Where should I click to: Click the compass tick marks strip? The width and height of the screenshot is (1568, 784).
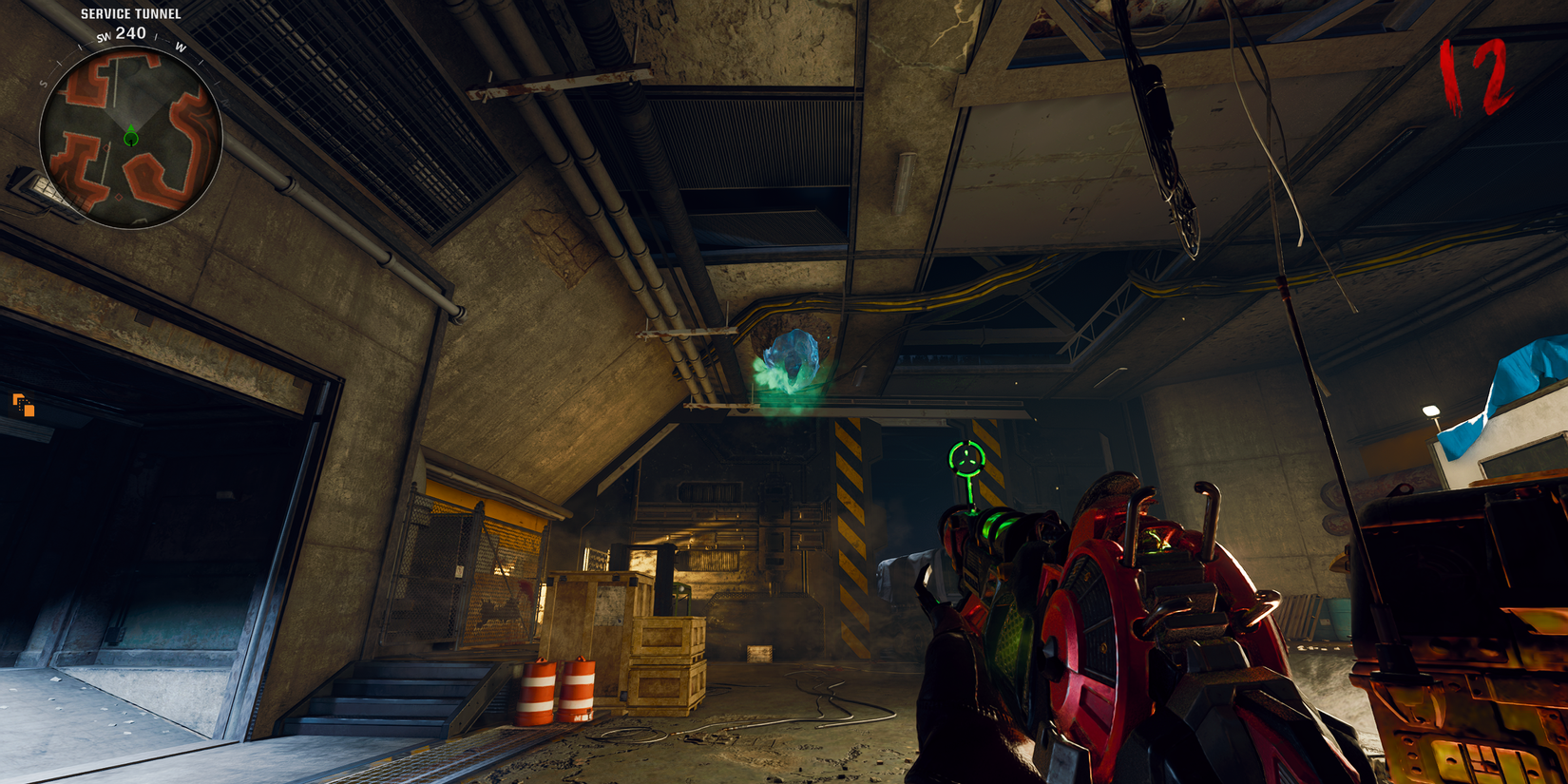pos(156,38)
